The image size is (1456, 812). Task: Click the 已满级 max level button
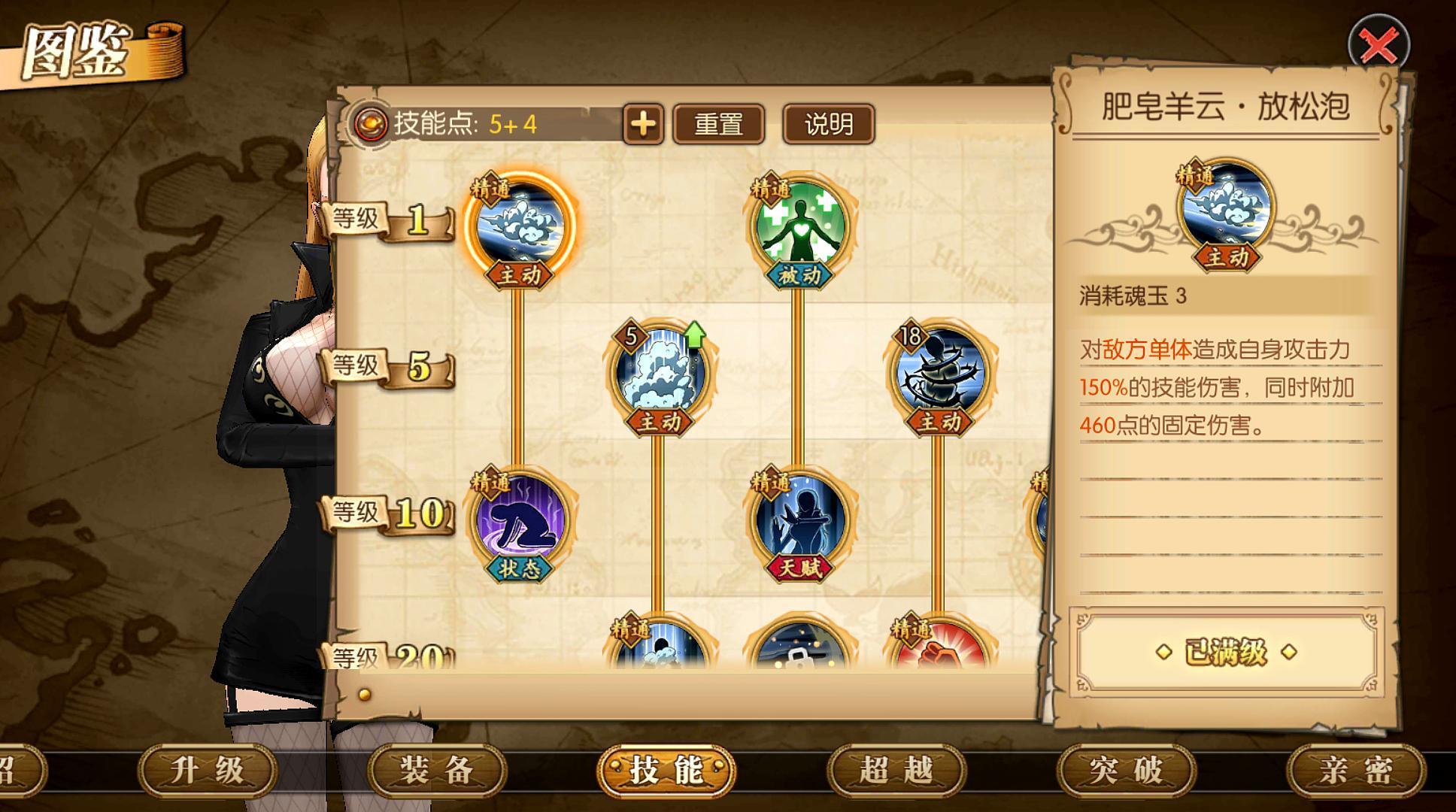point(1226,652)
